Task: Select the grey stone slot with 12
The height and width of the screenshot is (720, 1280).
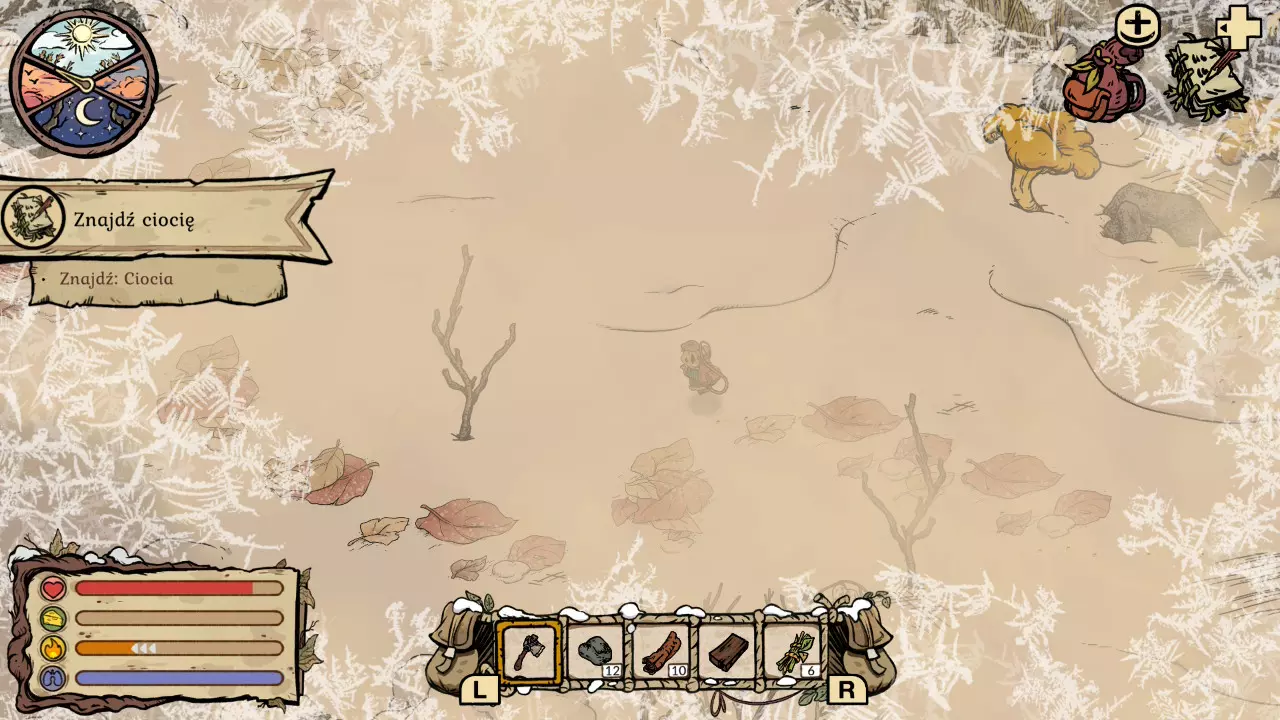Action: coord(596,653)
